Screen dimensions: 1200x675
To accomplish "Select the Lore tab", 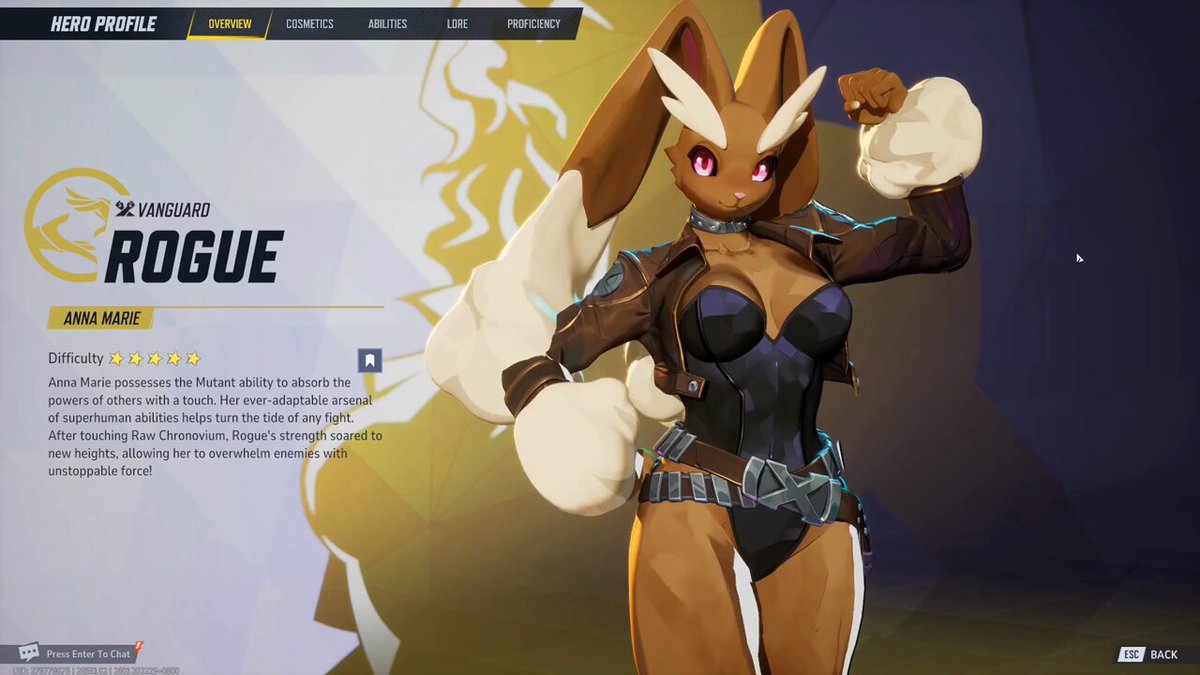I will pyautogui.click(x=457, y=24).
